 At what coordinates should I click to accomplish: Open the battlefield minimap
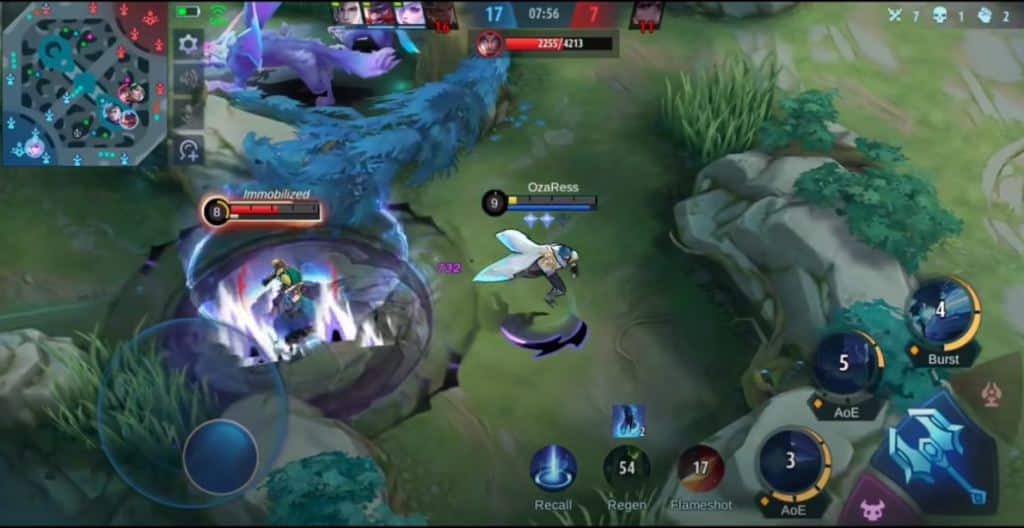[x=83, y=82]
